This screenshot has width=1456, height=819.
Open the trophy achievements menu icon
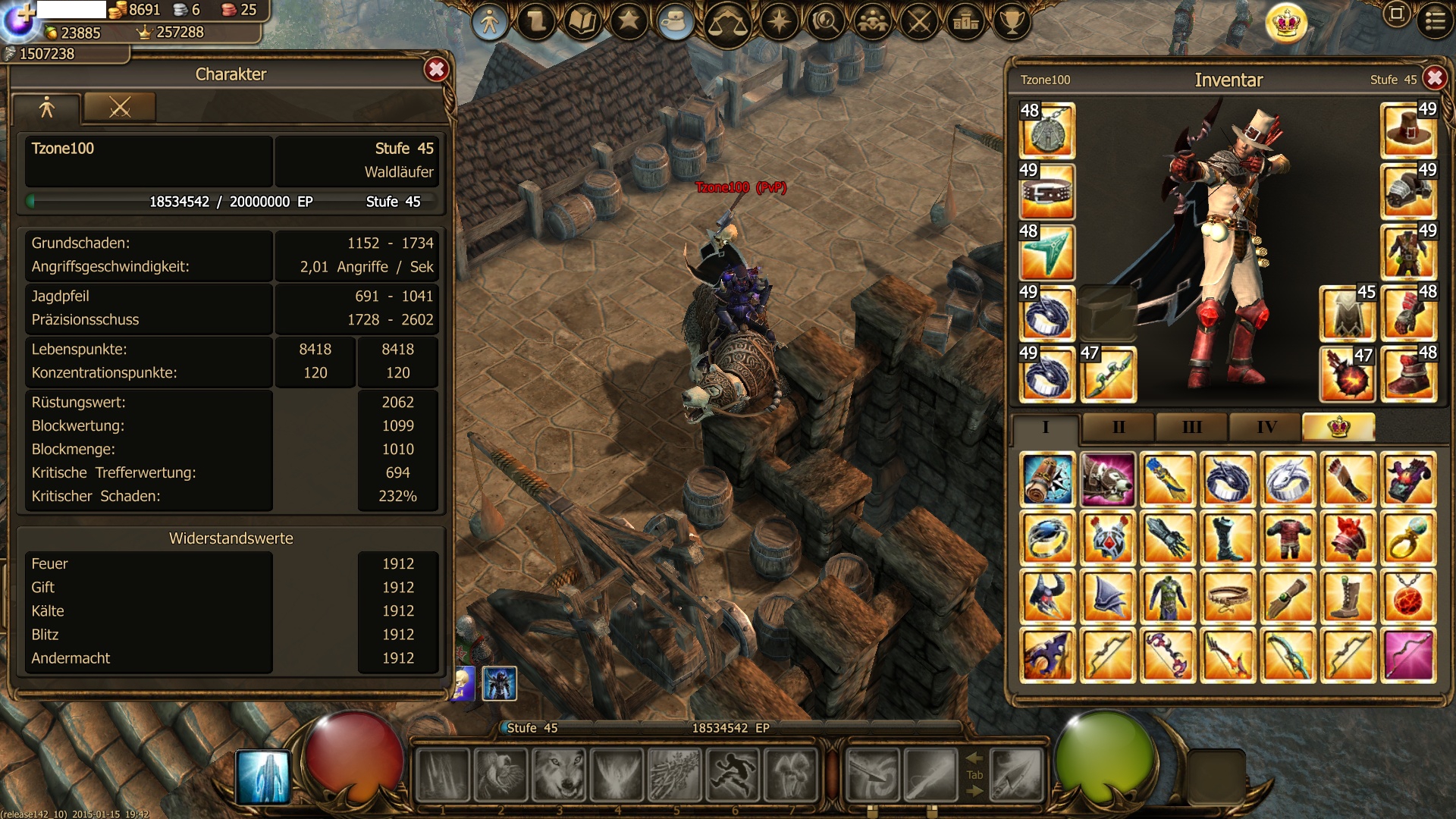coord(1012,22)
